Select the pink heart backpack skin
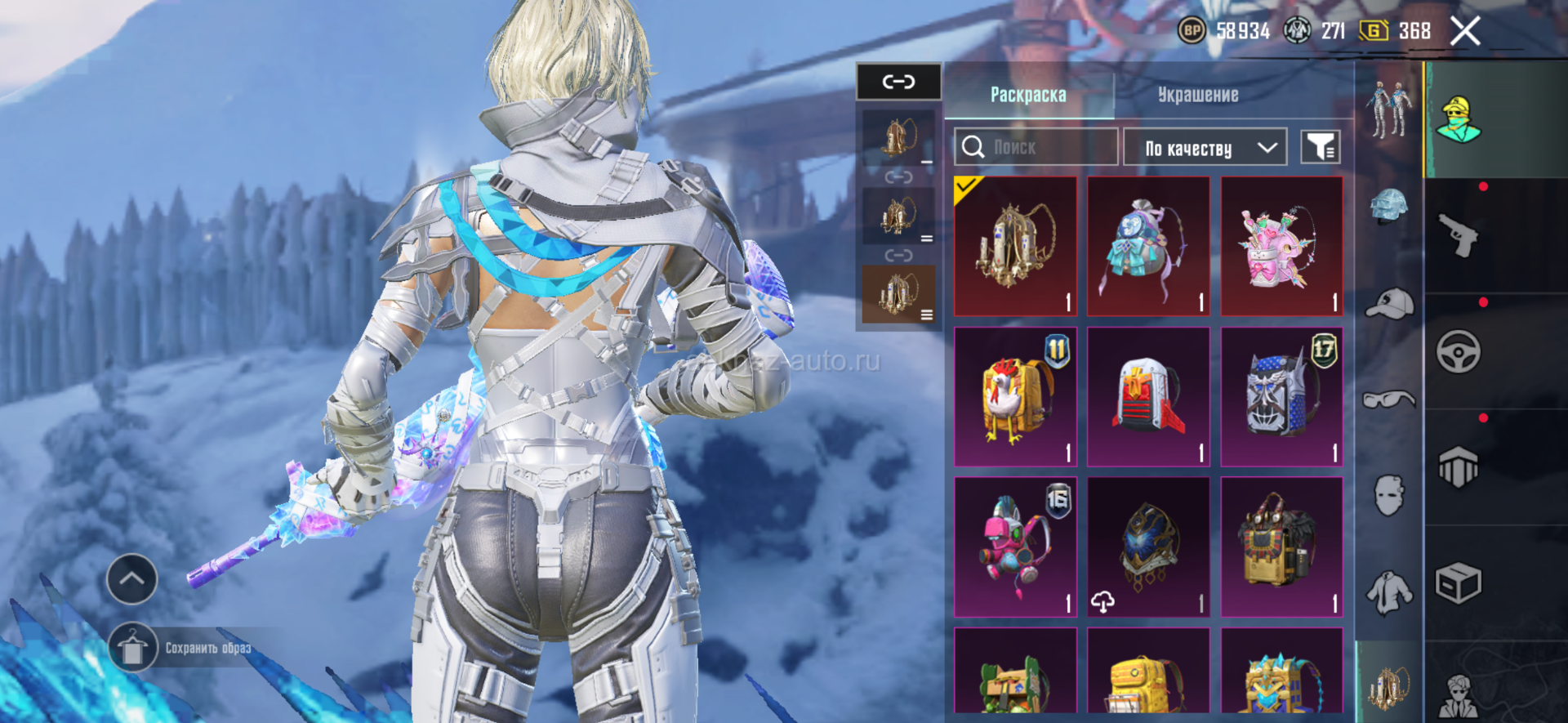Image resolution: width=1568 pixels, height=723 pixels. (1281, 246)
